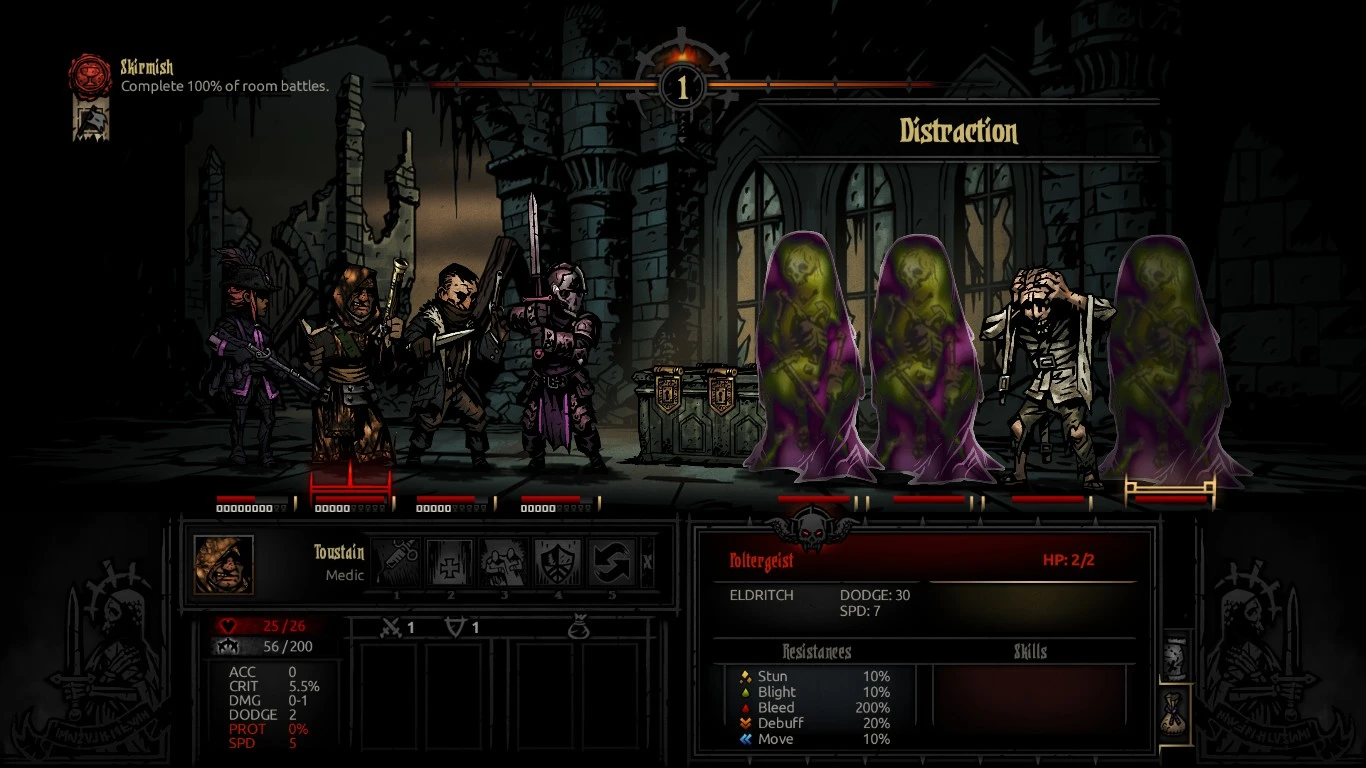Activate the two-figures skill in slot 3

tap(504, 564)
